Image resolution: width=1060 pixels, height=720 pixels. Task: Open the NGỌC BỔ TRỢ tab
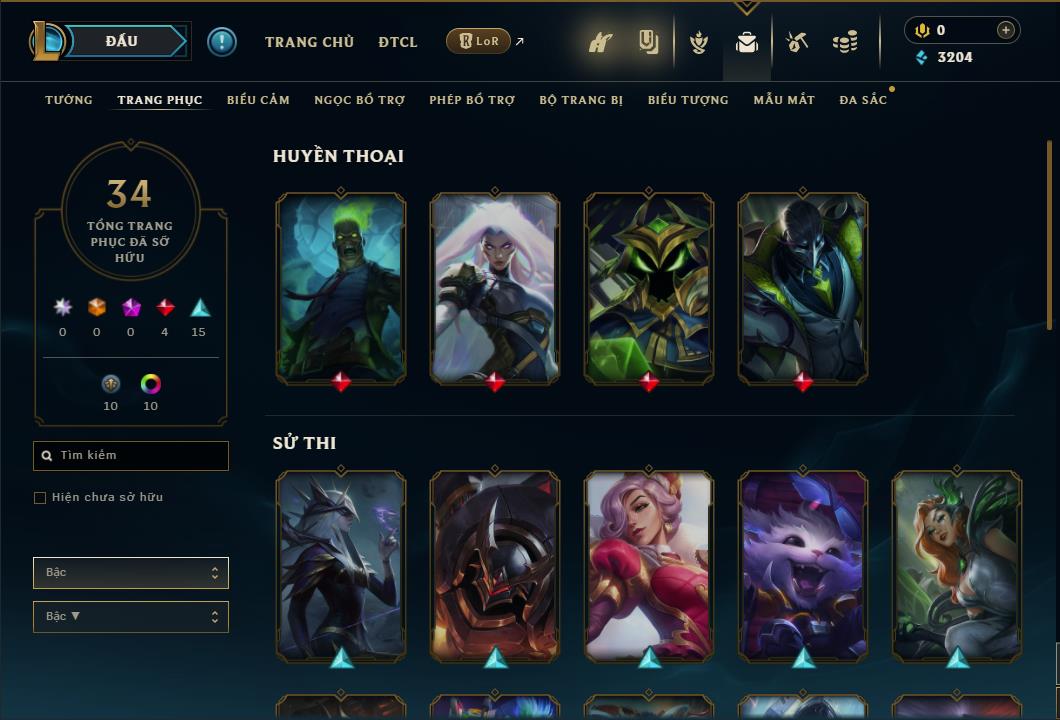pyautogui.click(x=359, y=100)
